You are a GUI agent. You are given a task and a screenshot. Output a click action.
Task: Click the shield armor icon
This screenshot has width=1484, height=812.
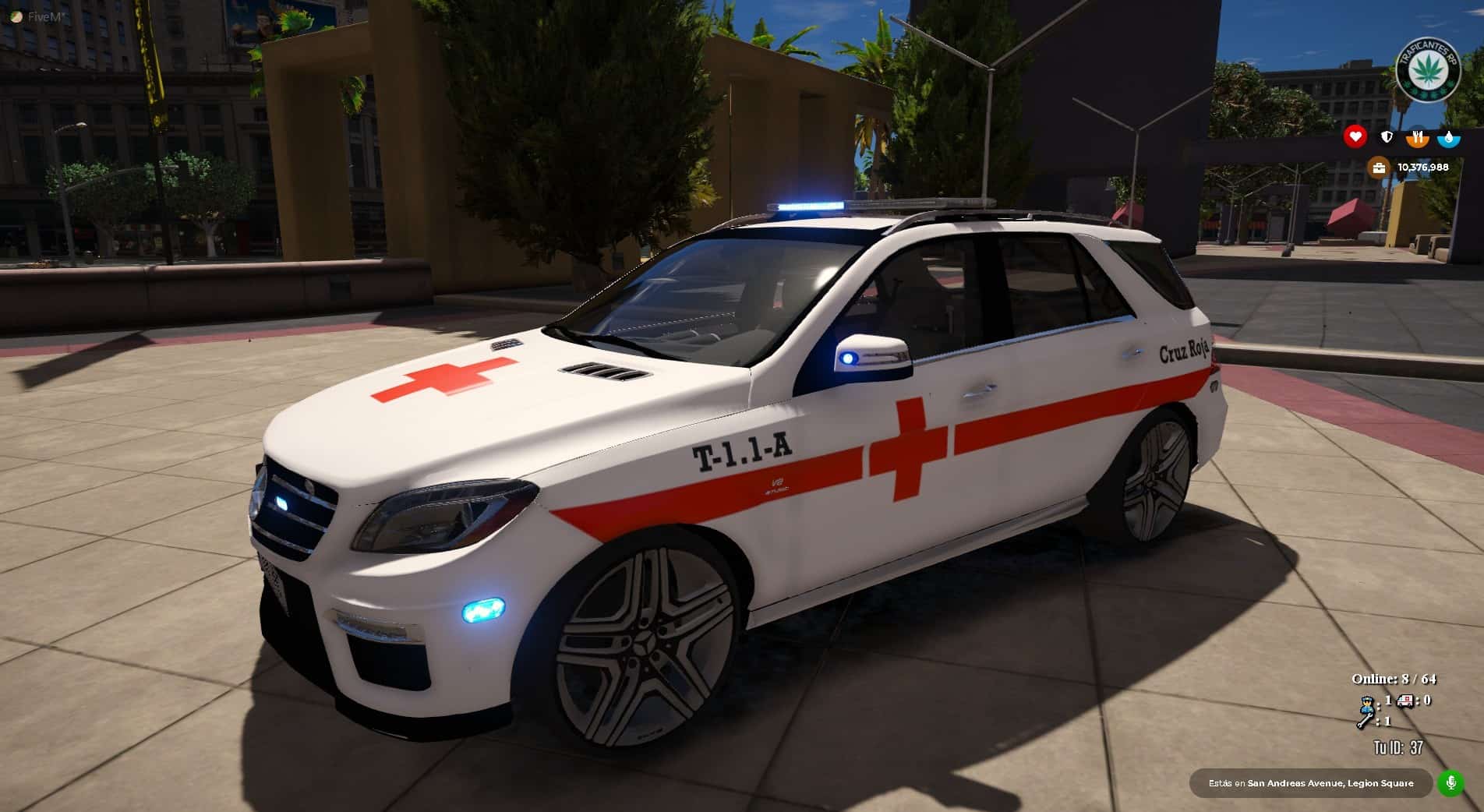pyautogui.click(x=1387, y=137)
